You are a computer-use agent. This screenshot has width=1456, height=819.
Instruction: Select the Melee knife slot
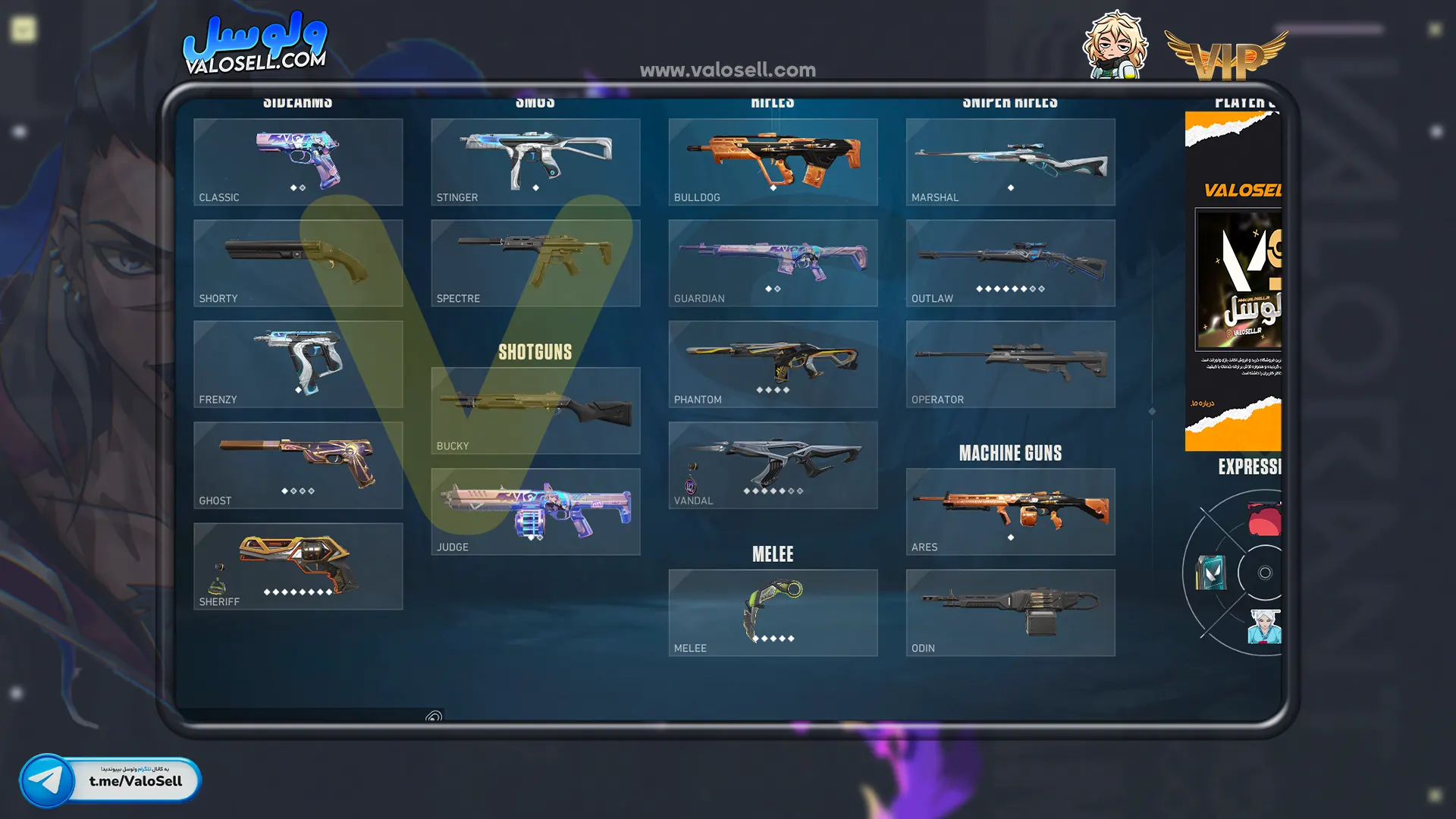773,613
